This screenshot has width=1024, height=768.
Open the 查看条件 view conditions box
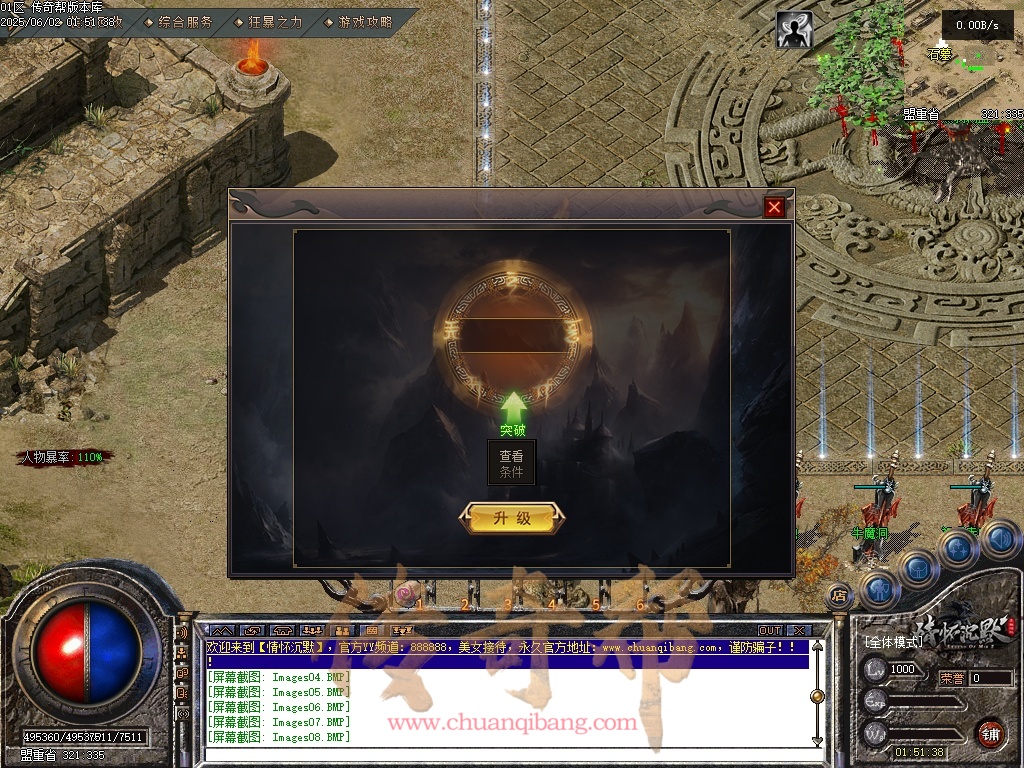pyautogui.click(x=511, y=462)
